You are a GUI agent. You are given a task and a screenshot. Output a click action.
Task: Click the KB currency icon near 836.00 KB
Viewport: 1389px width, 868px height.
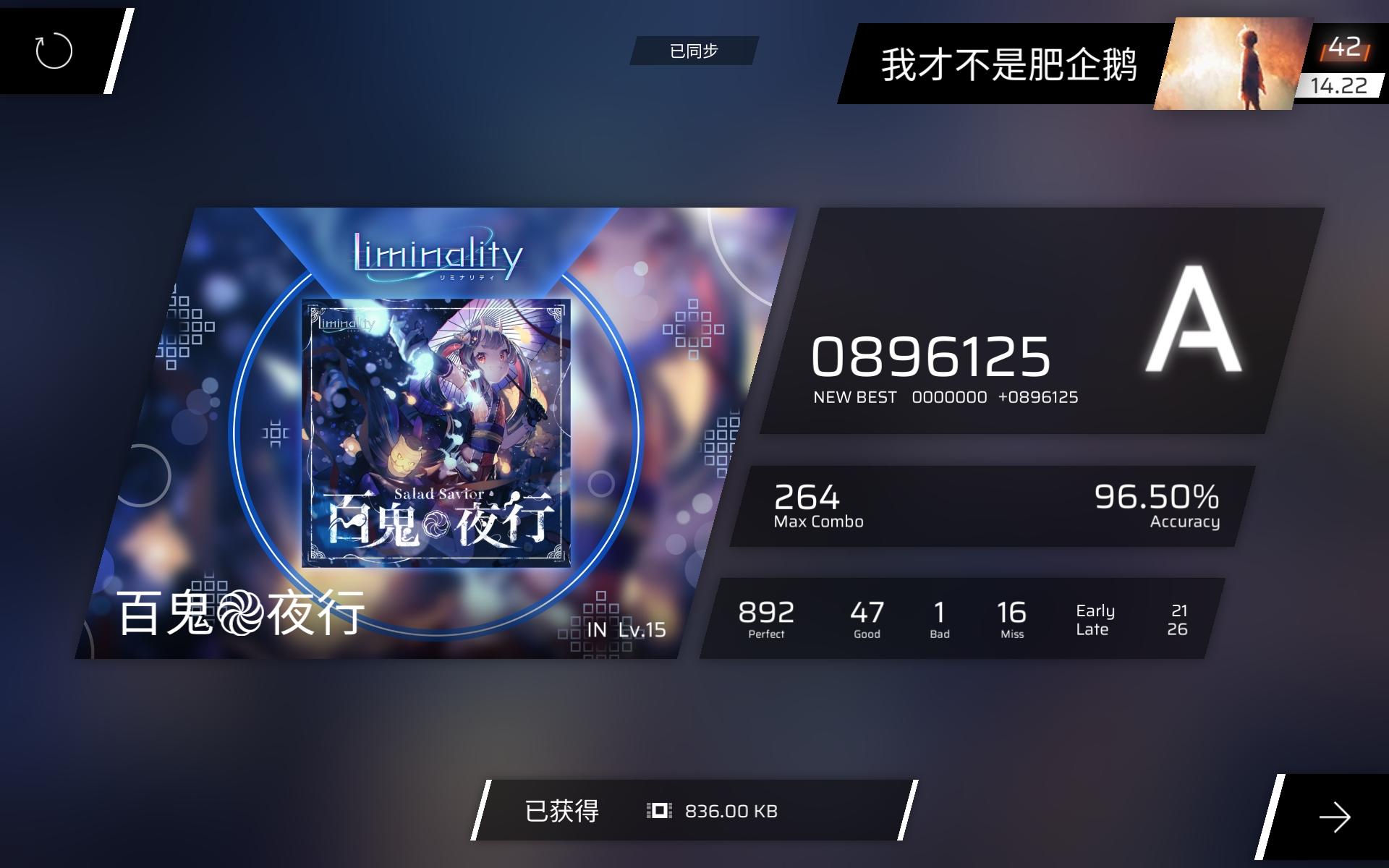click(x=657, y=812)
